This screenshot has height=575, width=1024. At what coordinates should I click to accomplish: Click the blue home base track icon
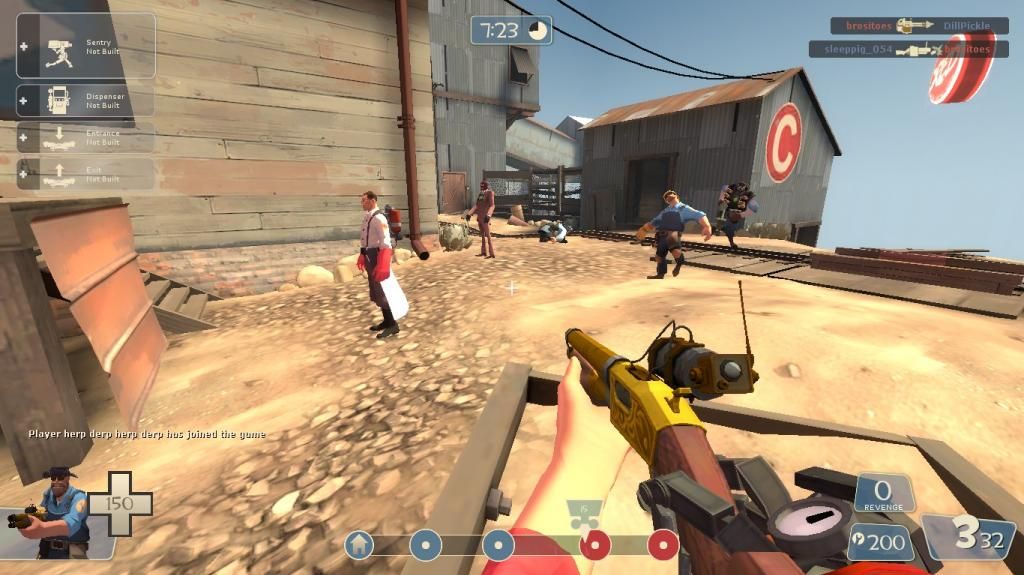tap(359, 545)
